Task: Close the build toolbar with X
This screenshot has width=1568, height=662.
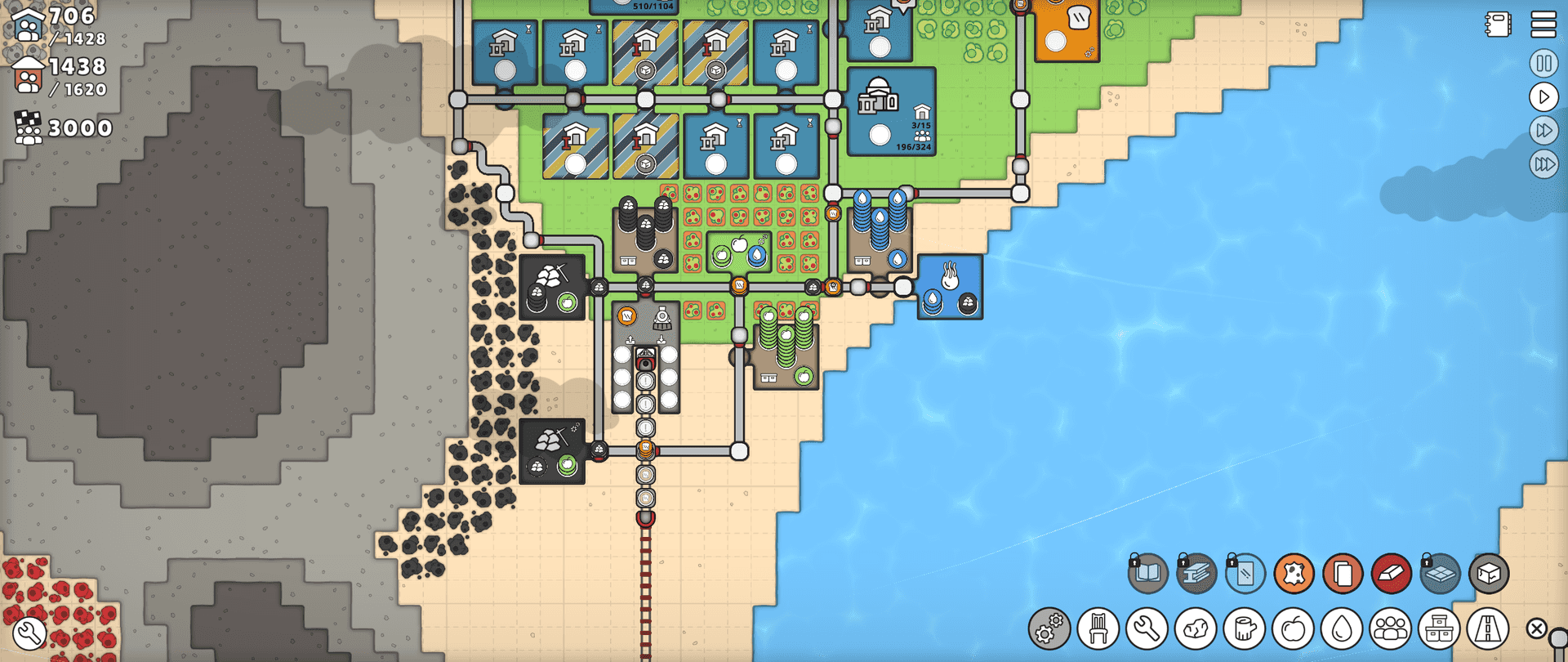Action: click(x=1536, y=628)
